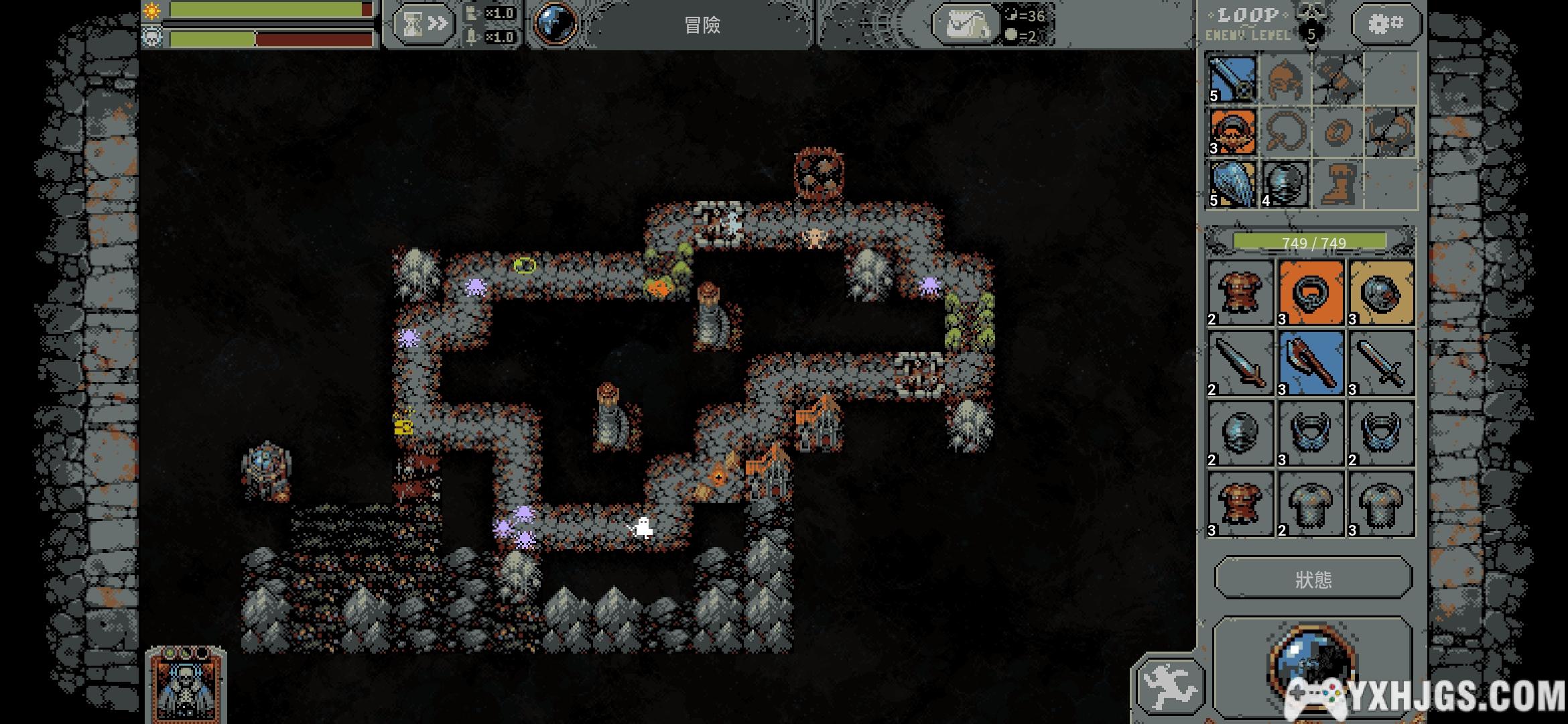Select the level 3 amulet in inventory
The height and width of the screenshot is (724, 1568).
coord(1311,434)
